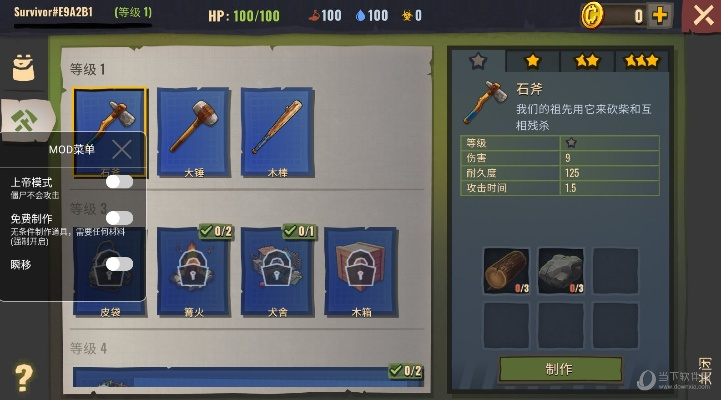This screenshot has width=721, height=400.
Task: Select the wood log material slot
Action: pos(506,271)
